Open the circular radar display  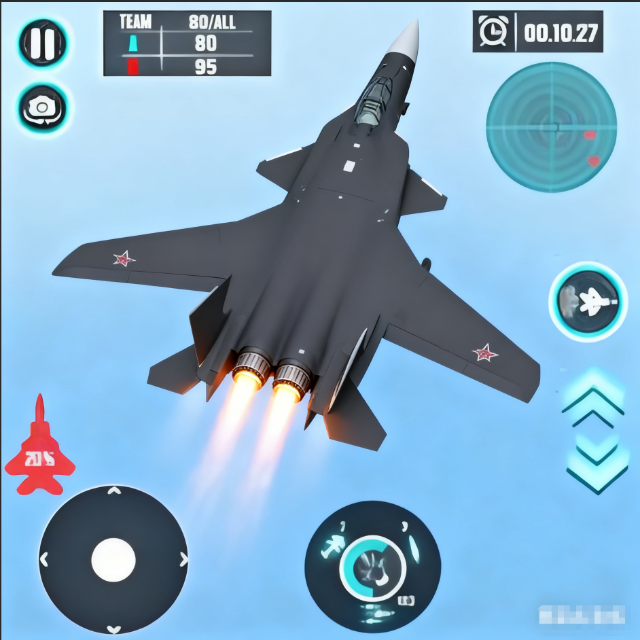[x=551, y=127]
